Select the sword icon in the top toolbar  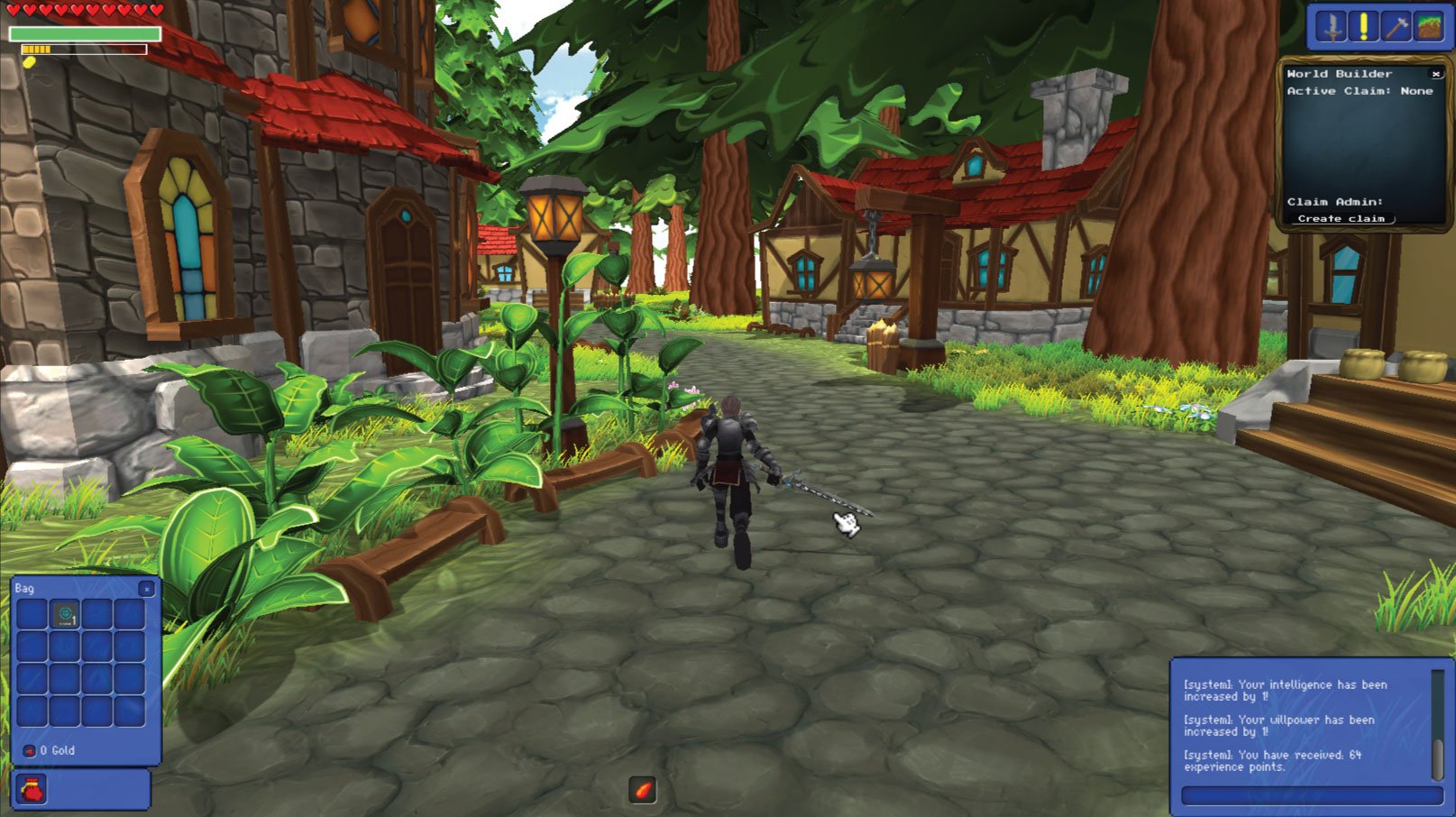[1330, 25]
